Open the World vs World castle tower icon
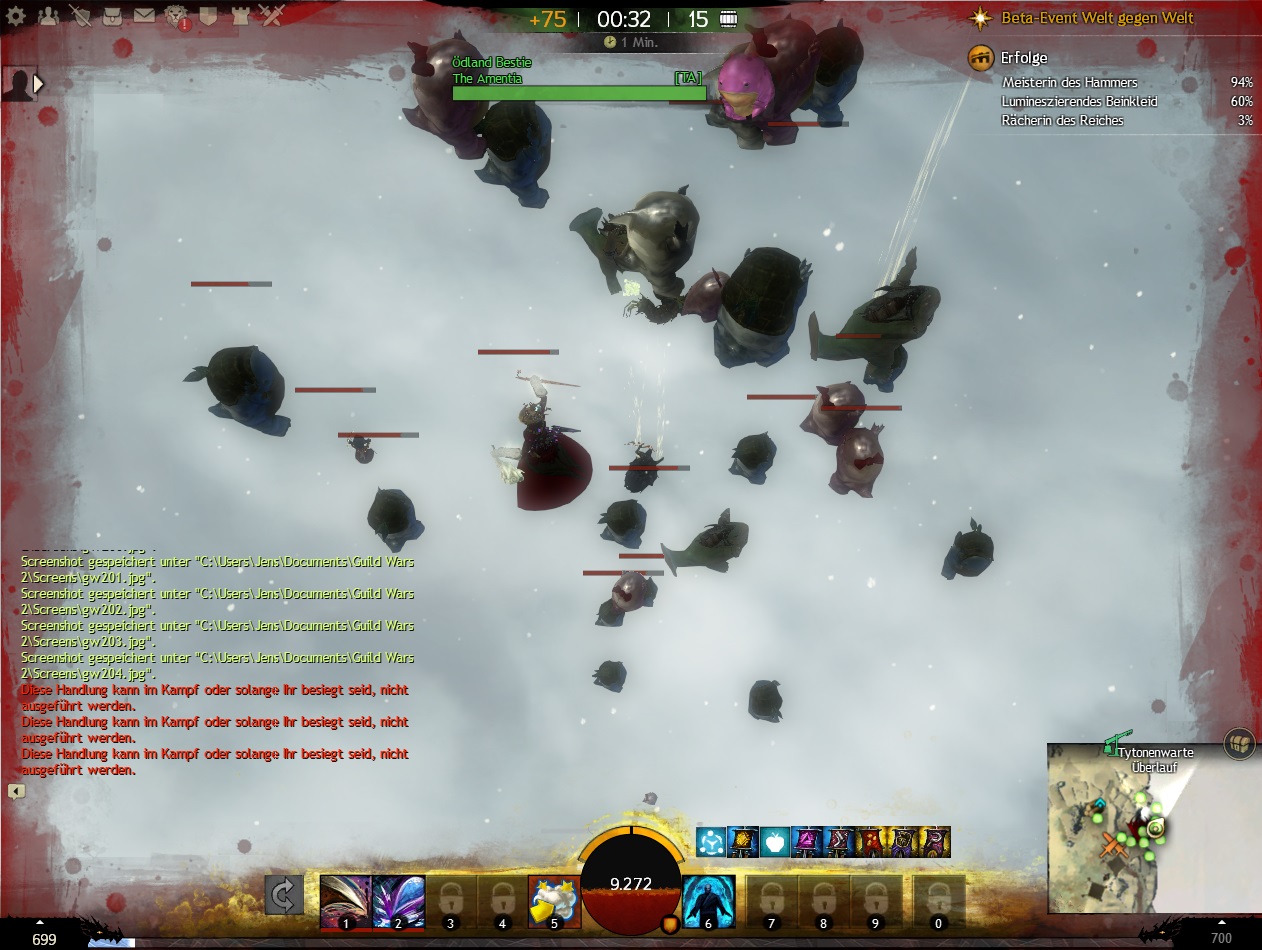Viewport: 1262px width, 950px height. (240, 16)
